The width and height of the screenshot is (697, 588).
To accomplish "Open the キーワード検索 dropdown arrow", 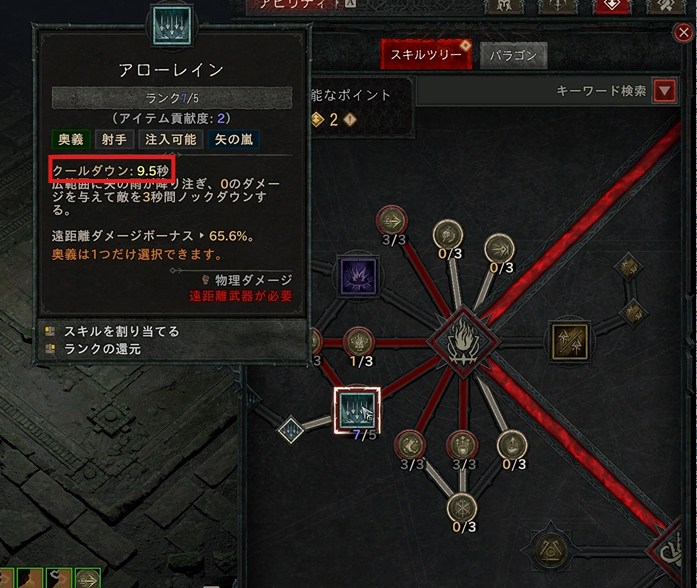I will 664,92.
